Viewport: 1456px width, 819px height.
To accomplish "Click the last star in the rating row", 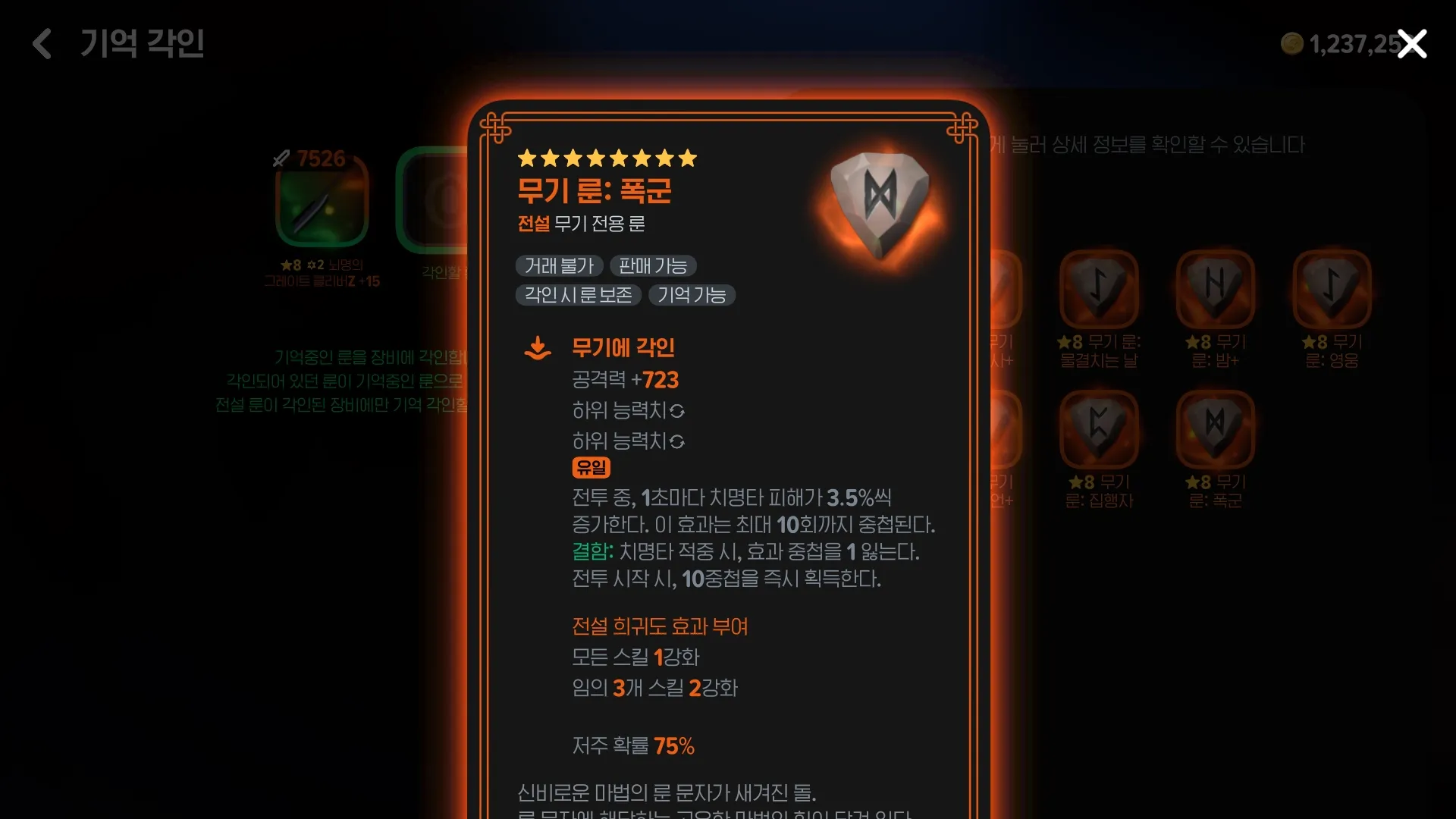I will coord(687,158).
